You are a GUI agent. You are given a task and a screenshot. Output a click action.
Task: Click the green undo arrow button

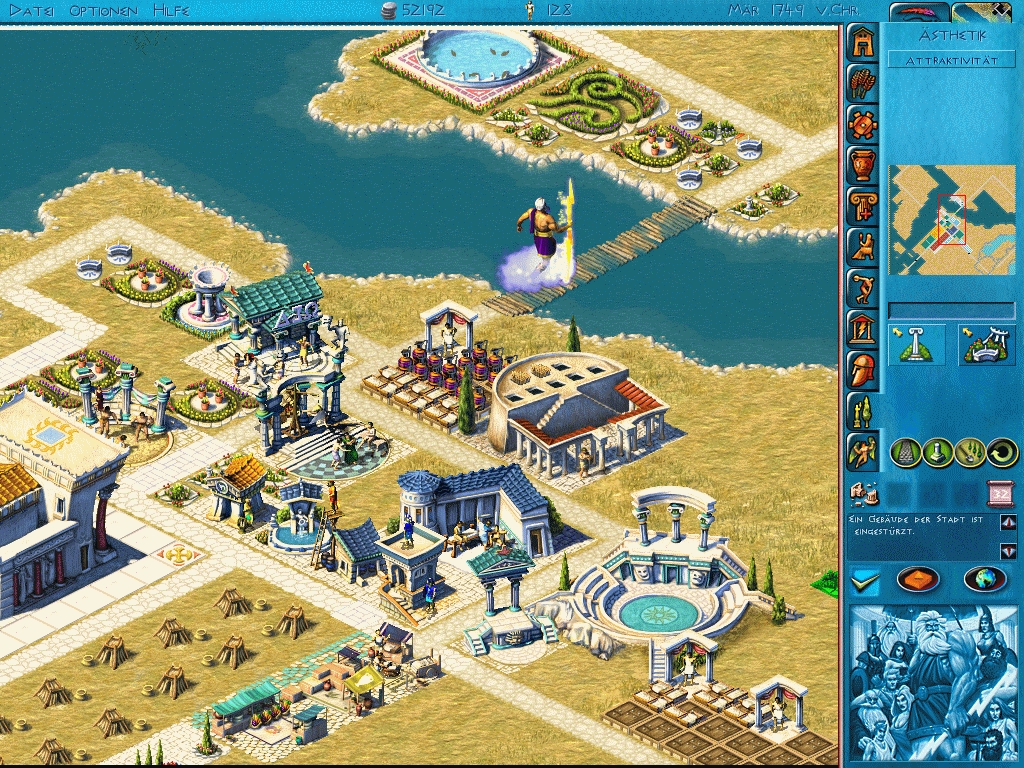click(1001, 453)
